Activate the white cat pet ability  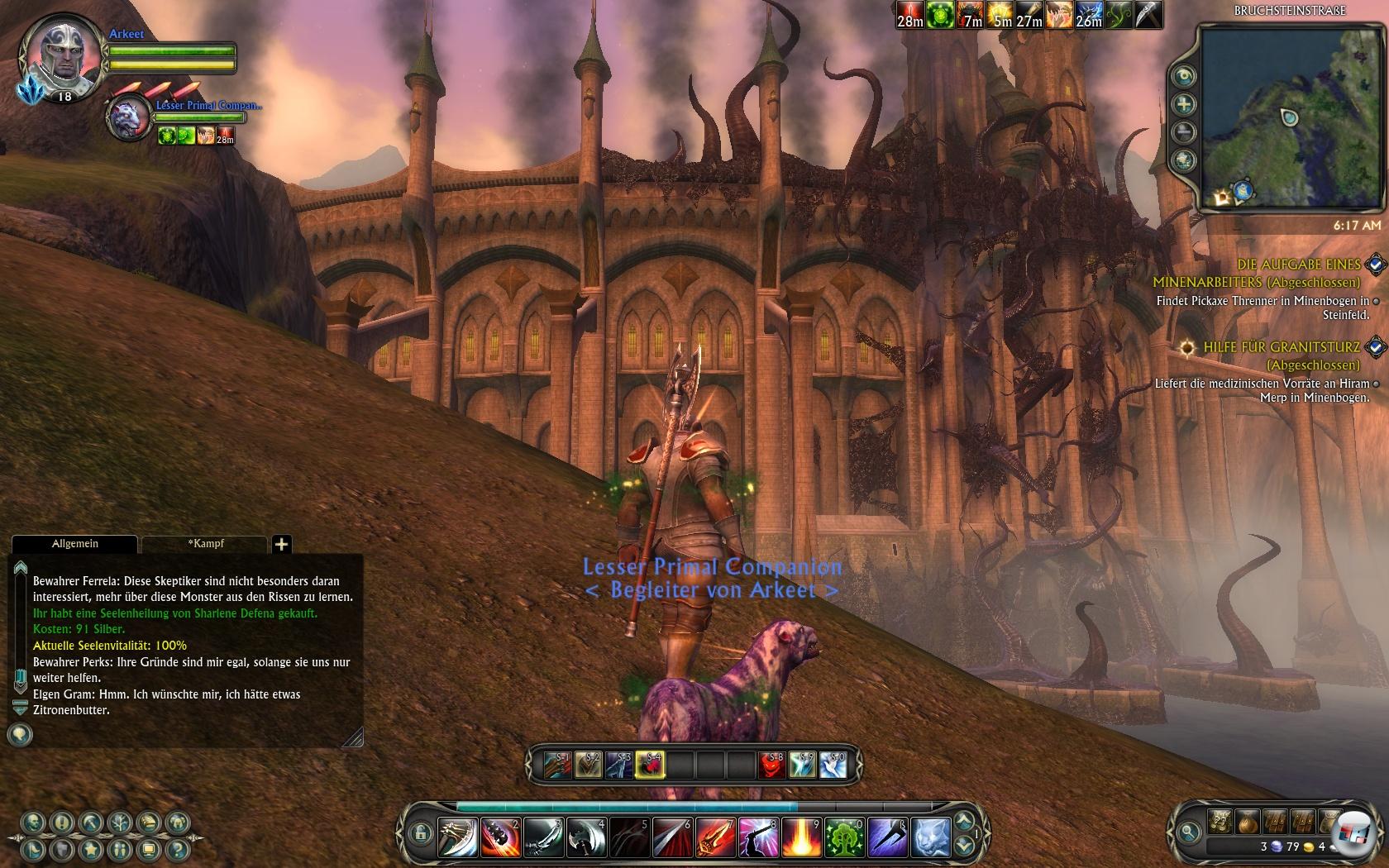coord(929,837)
